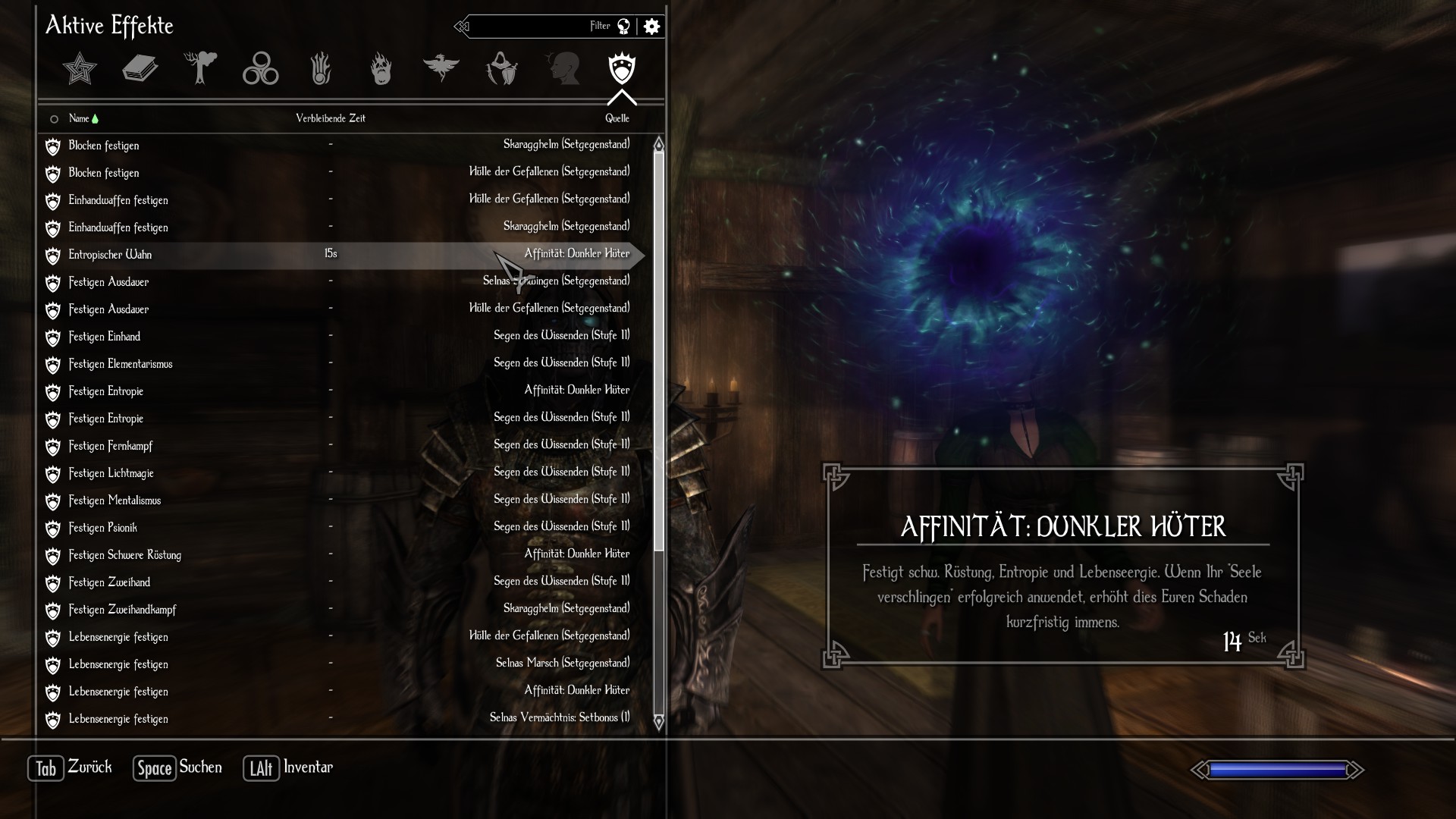This screenshot has height=819, width=1456.
Task: Highlight the Festigen Elementarismus row
Action: tap(121, 364)
